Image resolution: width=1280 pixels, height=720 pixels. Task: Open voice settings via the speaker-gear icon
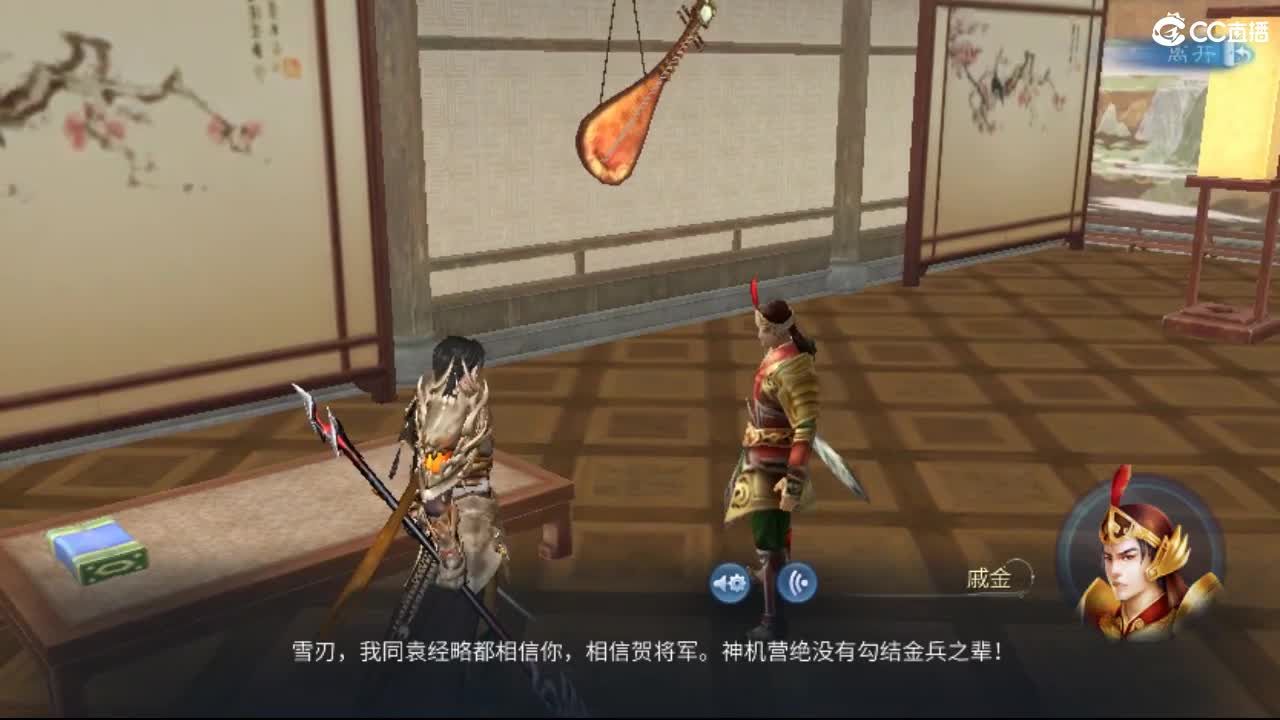coord(729,581)
